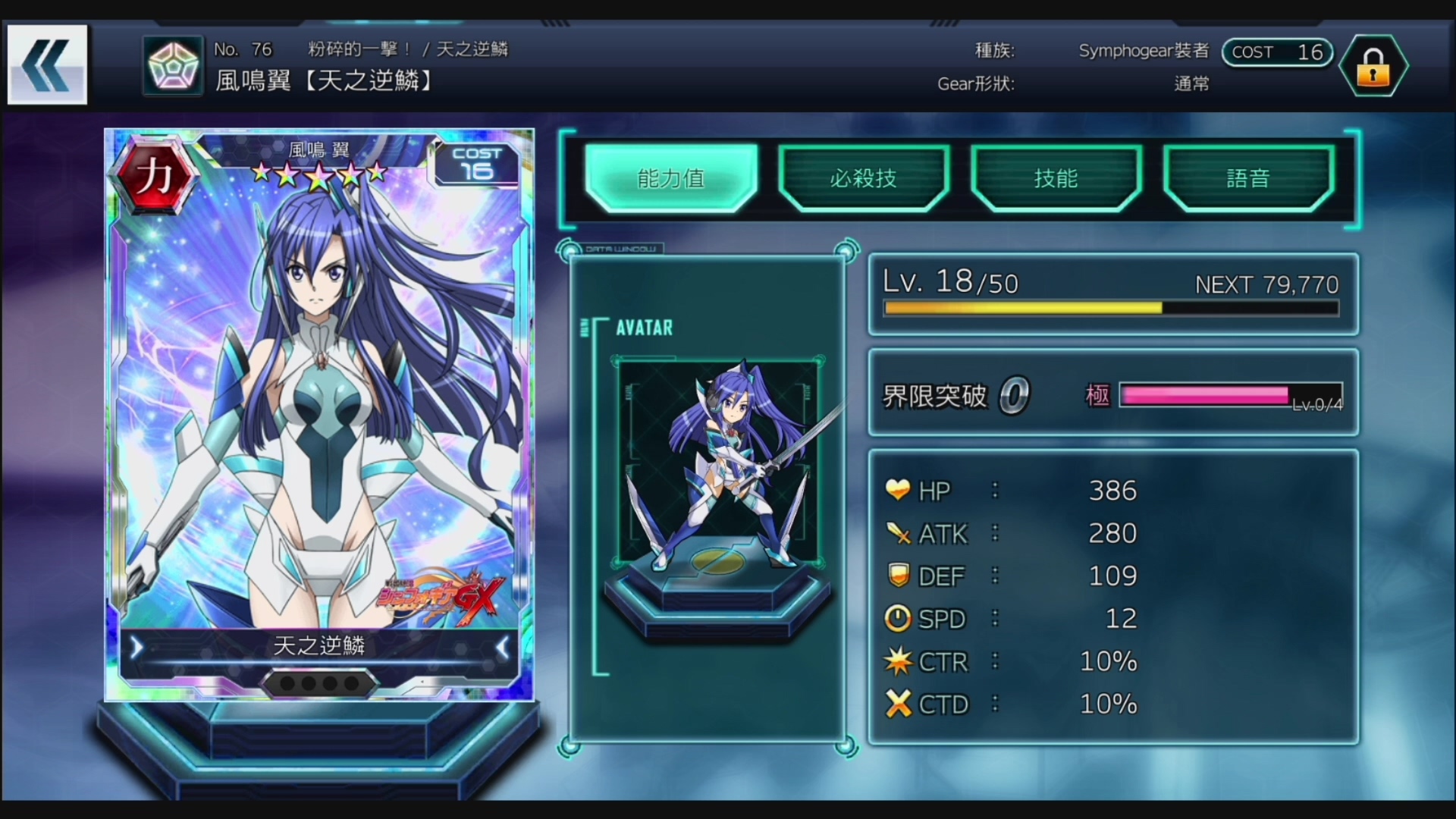Toggle the lock icon at top right
This screenshot has width=1456, height=819.
pos(1373,66)
